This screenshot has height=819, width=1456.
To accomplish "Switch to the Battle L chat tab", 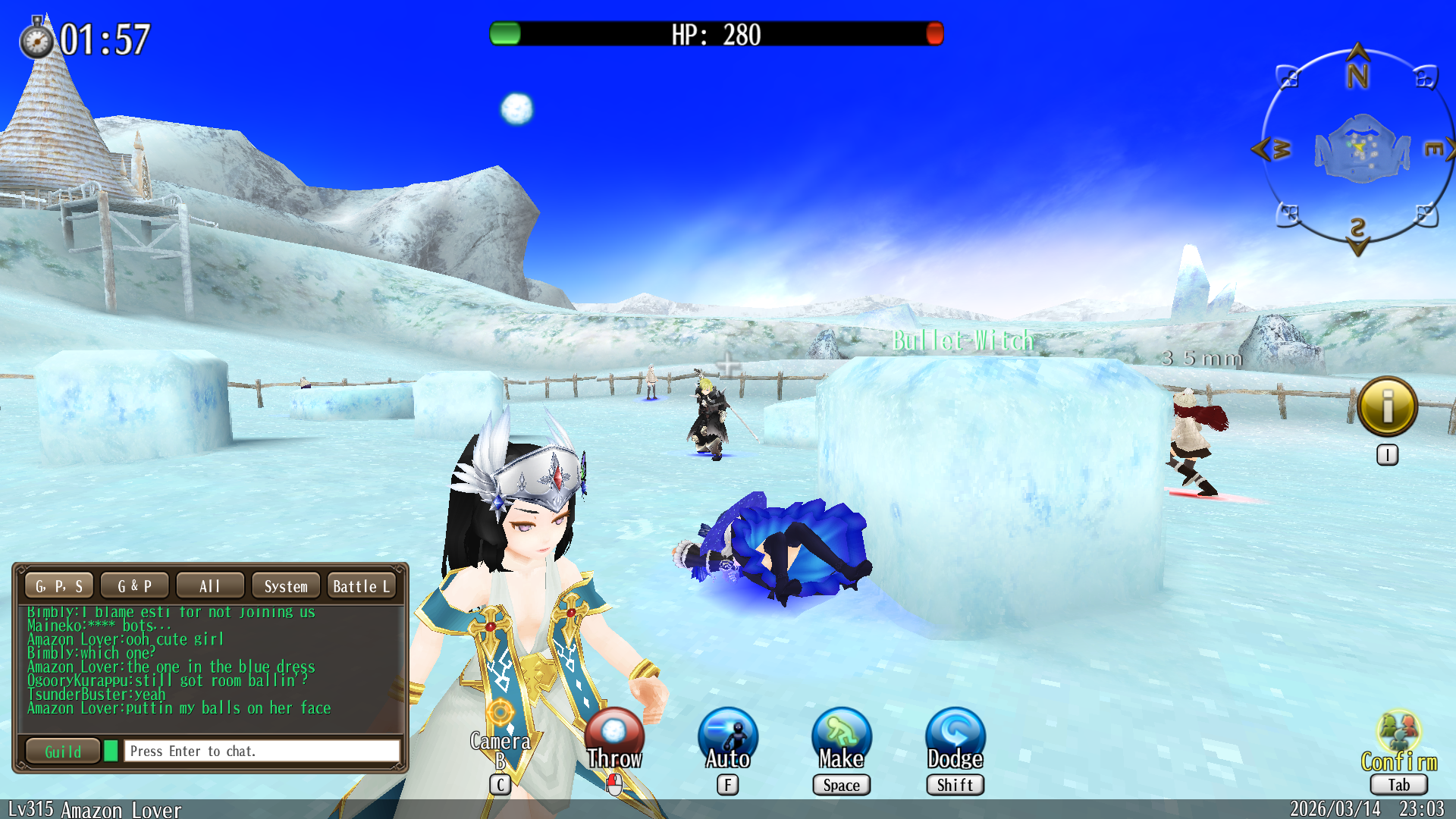I will (362, 586).
